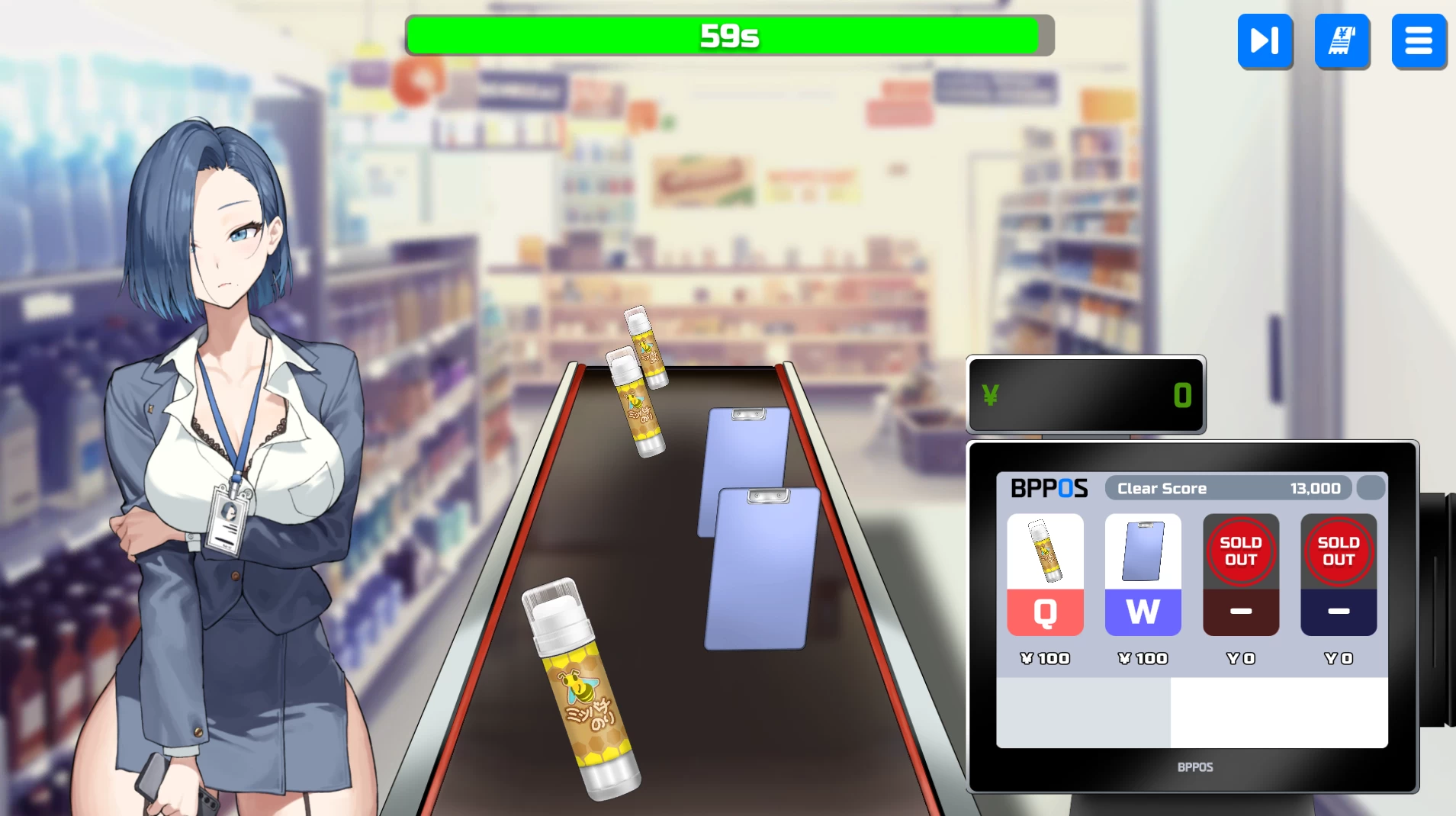Click the skip-to-next icon
The height and width of the screenshot is (816, 1456).
1264,41
